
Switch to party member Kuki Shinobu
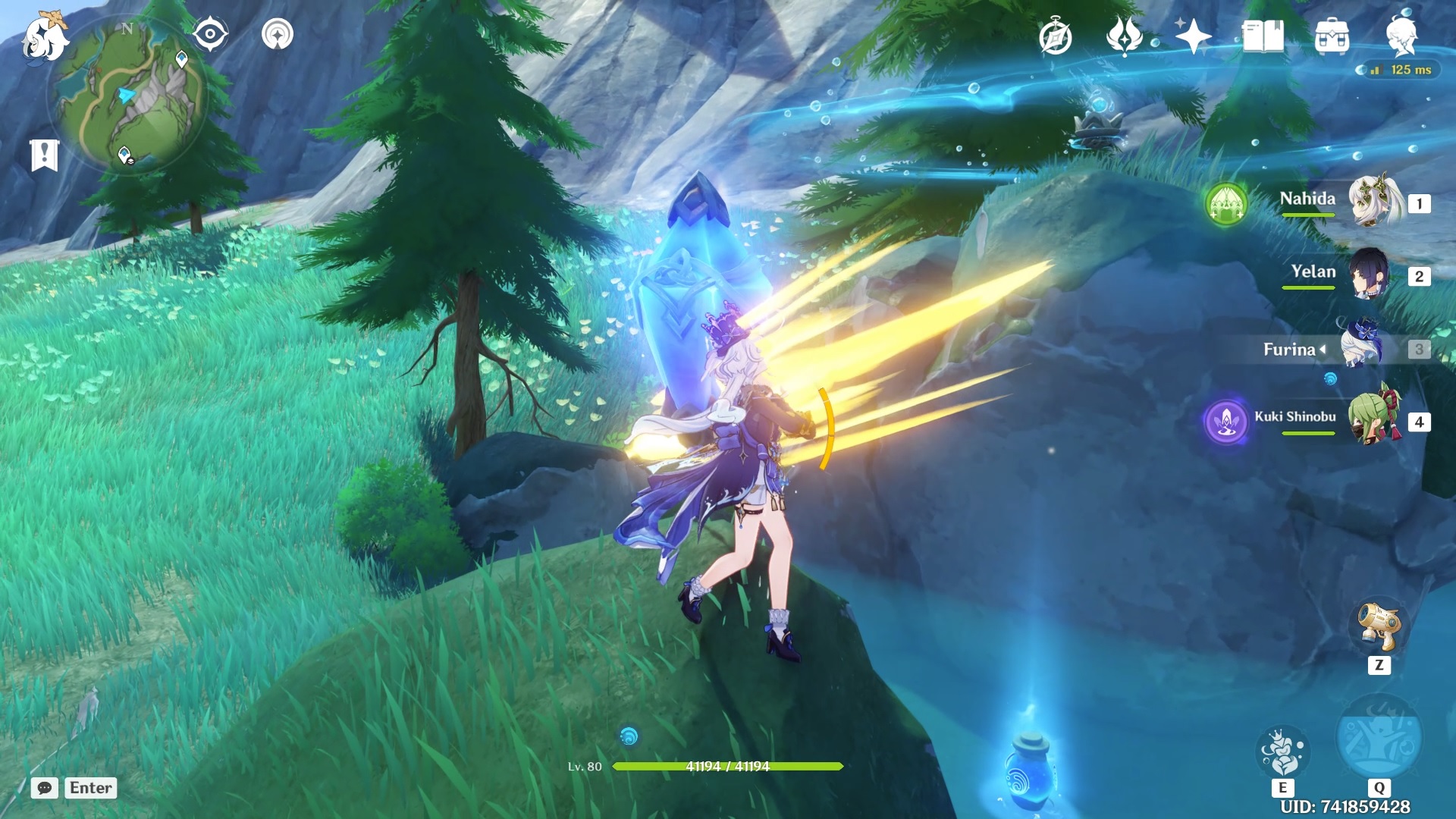pos(1371,419)
